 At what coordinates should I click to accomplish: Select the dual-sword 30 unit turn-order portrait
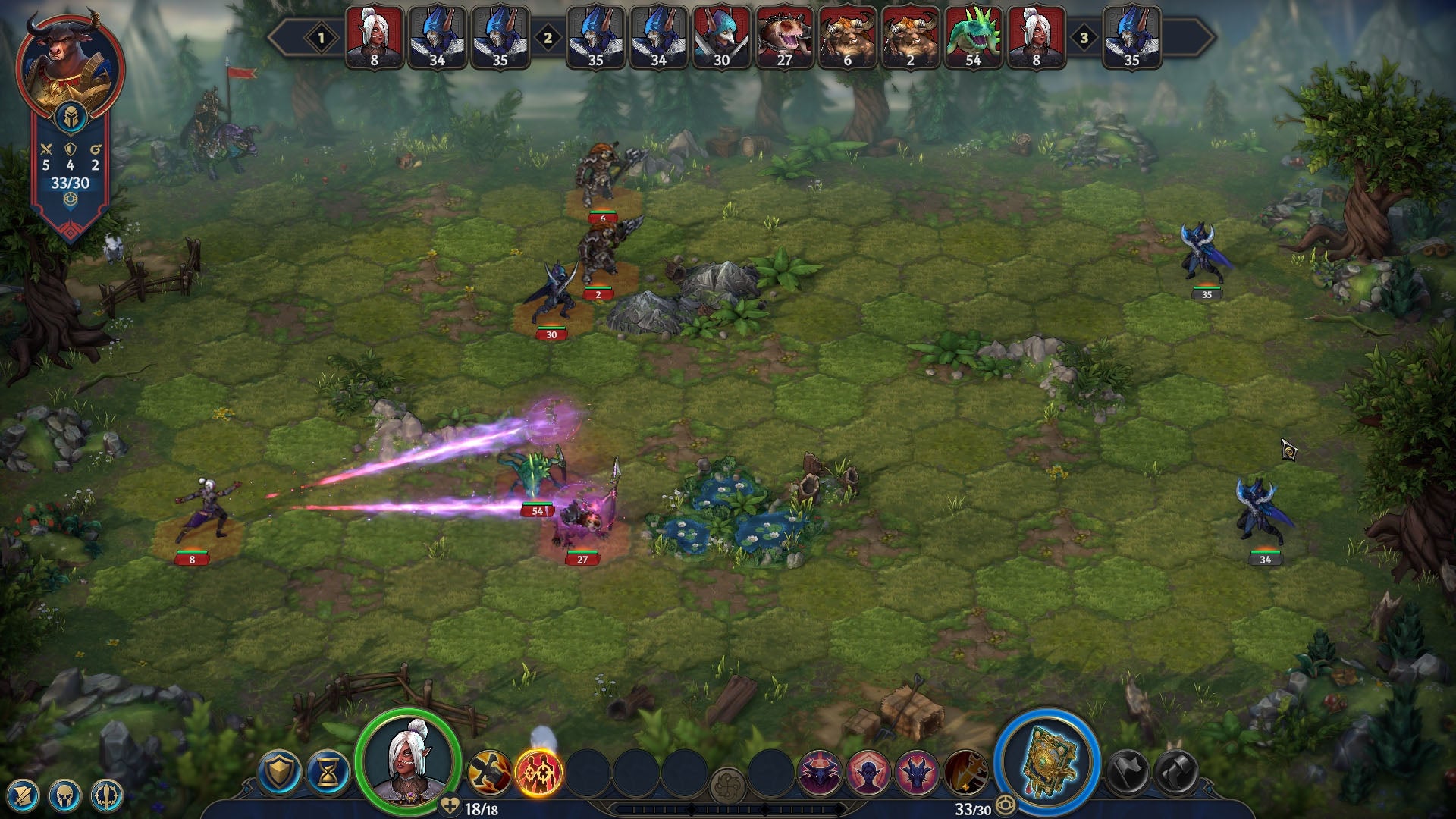721,38
